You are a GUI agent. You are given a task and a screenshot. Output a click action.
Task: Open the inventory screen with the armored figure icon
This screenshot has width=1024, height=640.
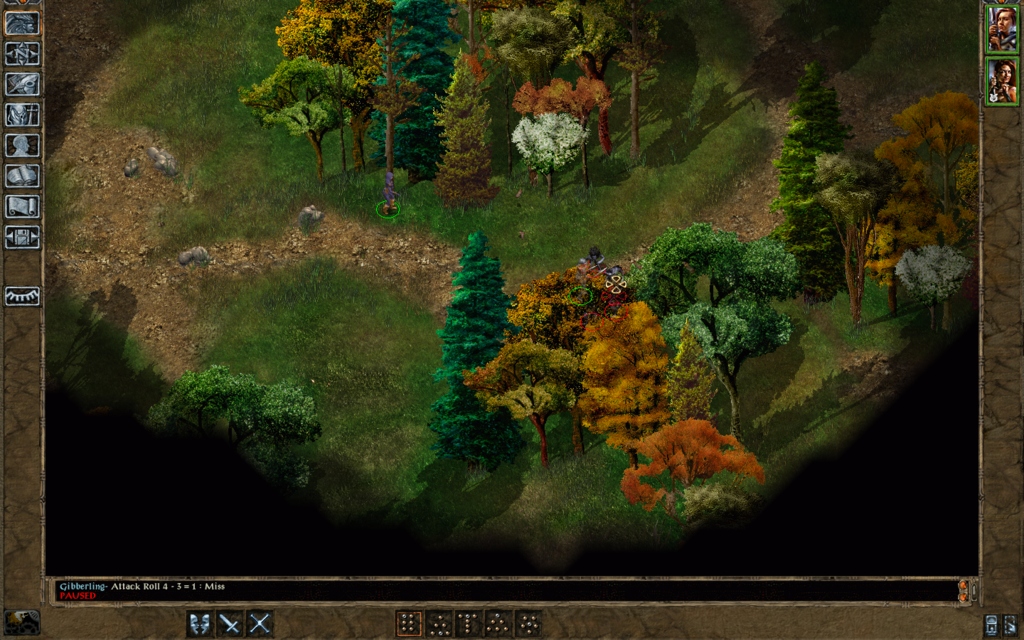click(22, 115)
